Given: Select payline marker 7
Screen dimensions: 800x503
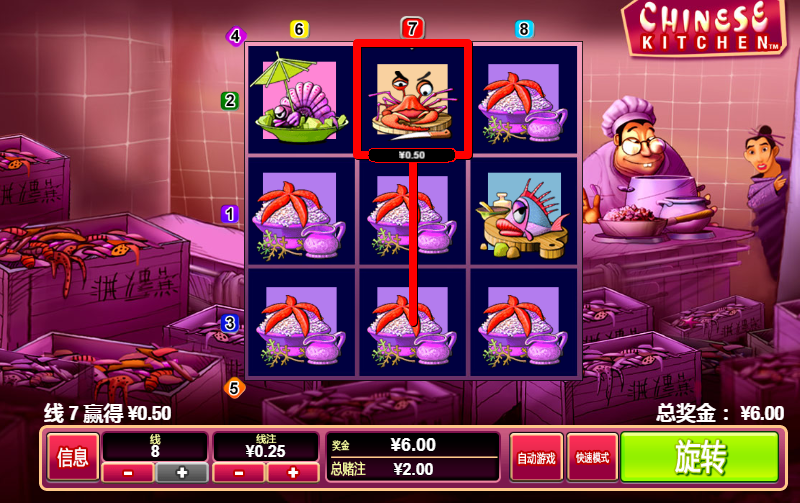Looking at the screenshot, I should tap(413, 28).
